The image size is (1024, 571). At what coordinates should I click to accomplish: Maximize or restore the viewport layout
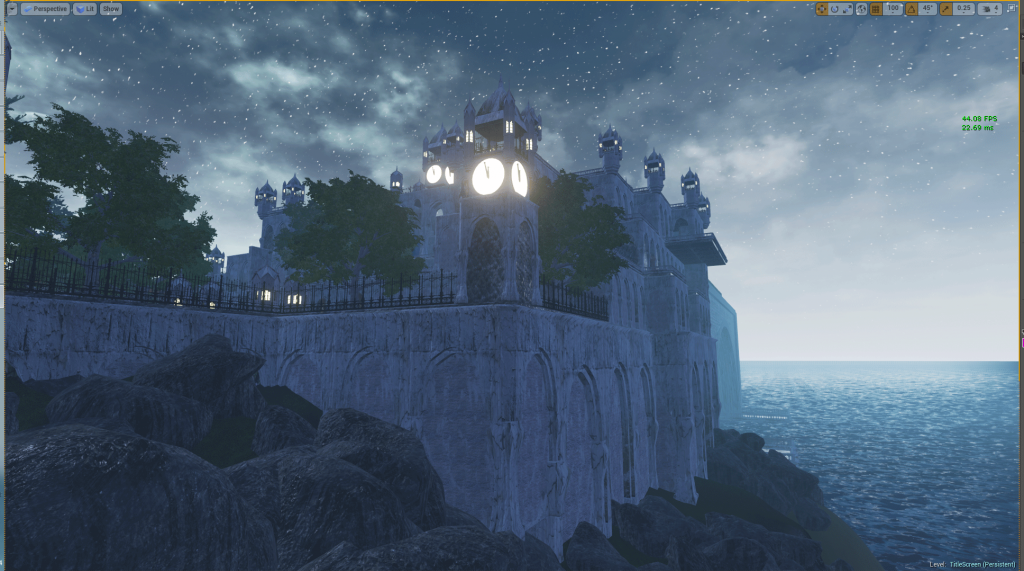tap(1012, 9)
